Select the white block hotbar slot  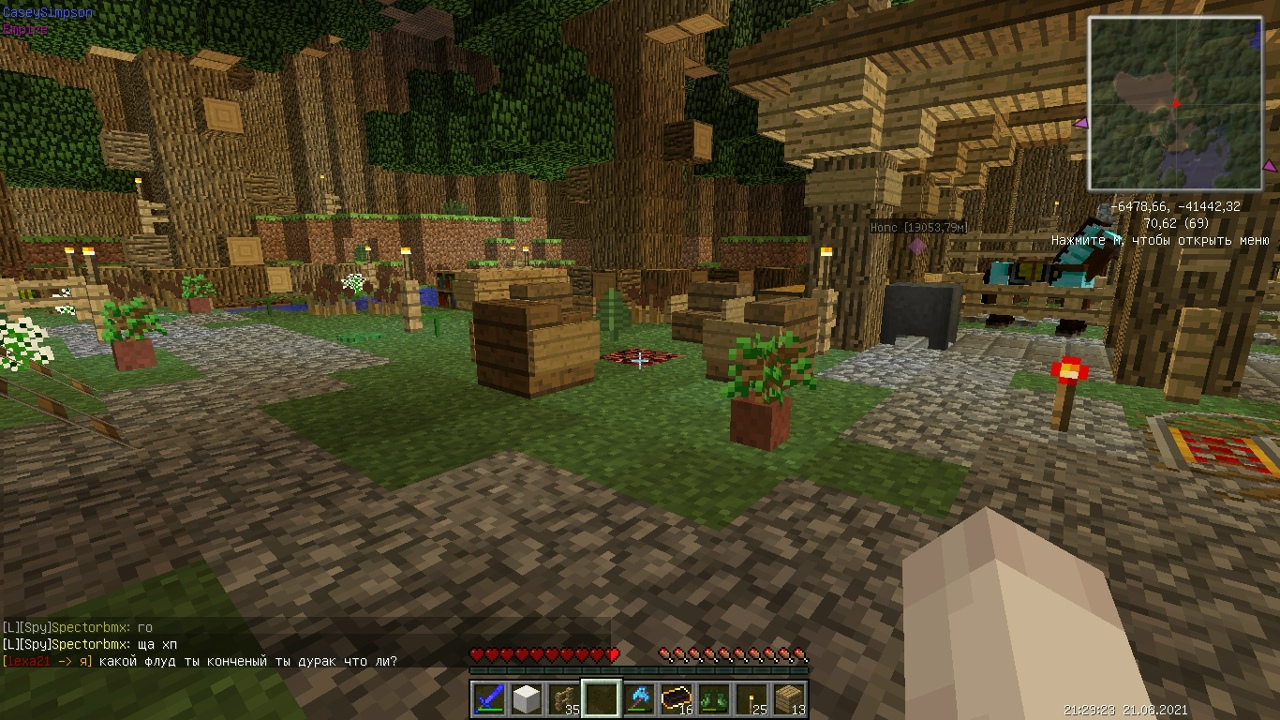[526, 698]
